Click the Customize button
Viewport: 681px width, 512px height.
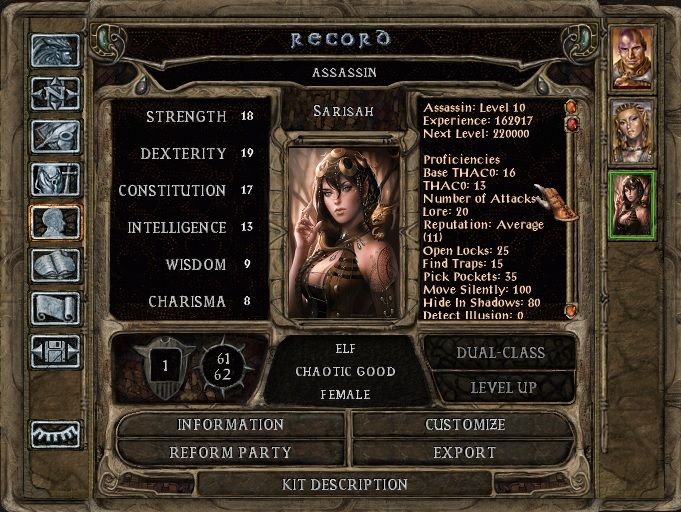coord(465,425)
